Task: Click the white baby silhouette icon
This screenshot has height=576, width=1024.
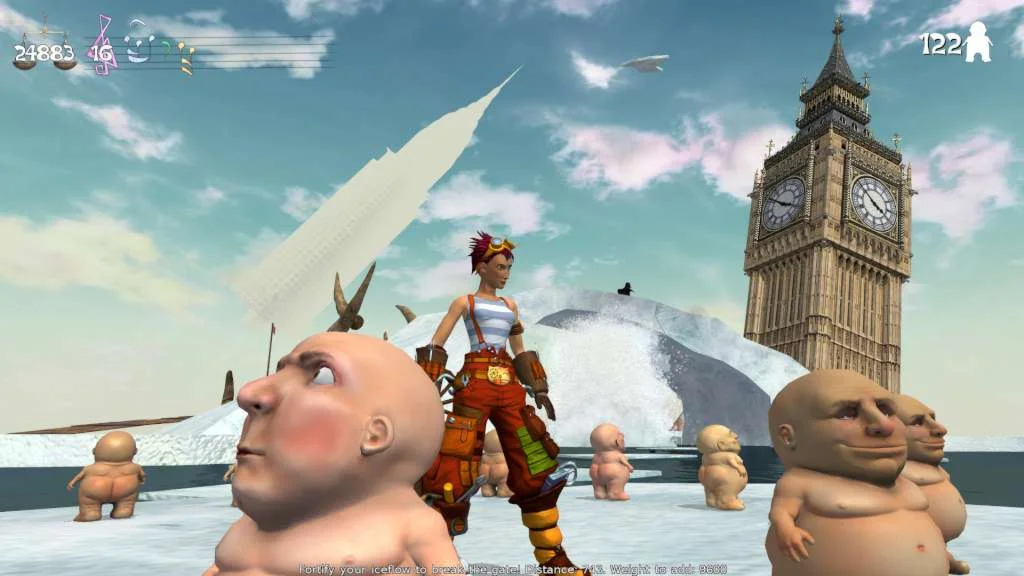Action: click(978, 44)
